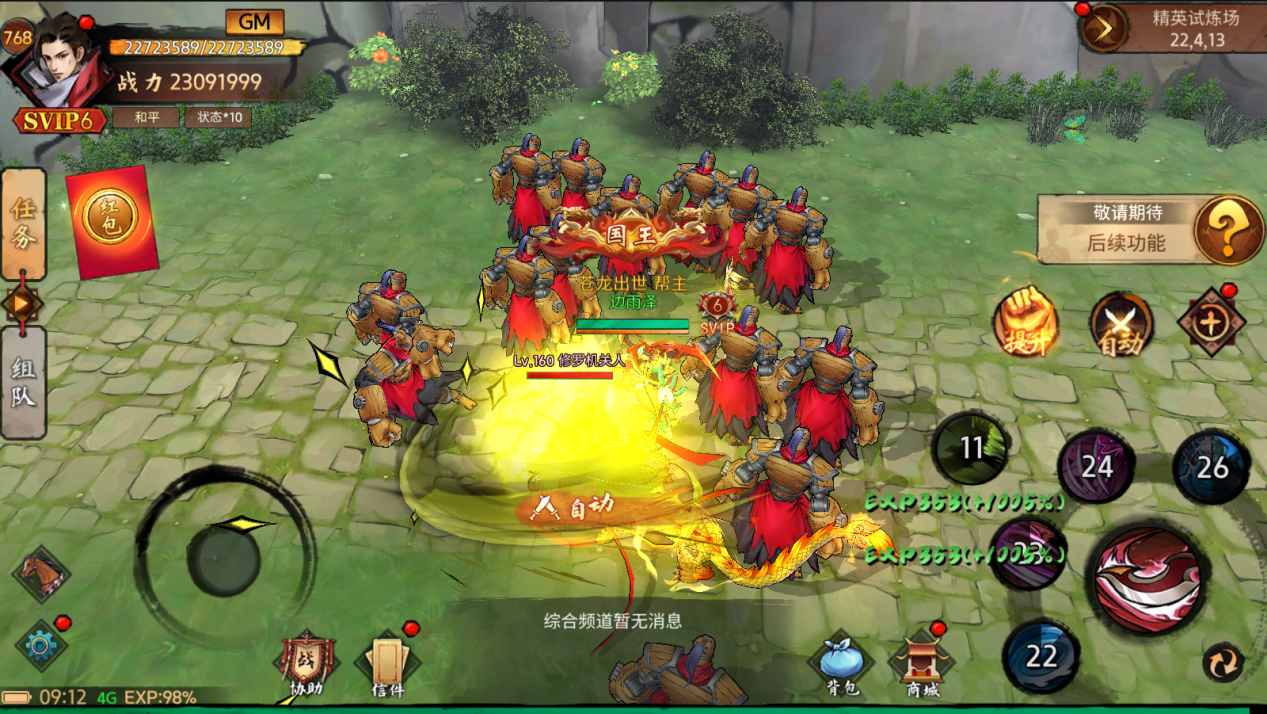Viewport: 1267px width, 714px height.
Task: Show the 状态*10 status effects
Action: [218, 117]
